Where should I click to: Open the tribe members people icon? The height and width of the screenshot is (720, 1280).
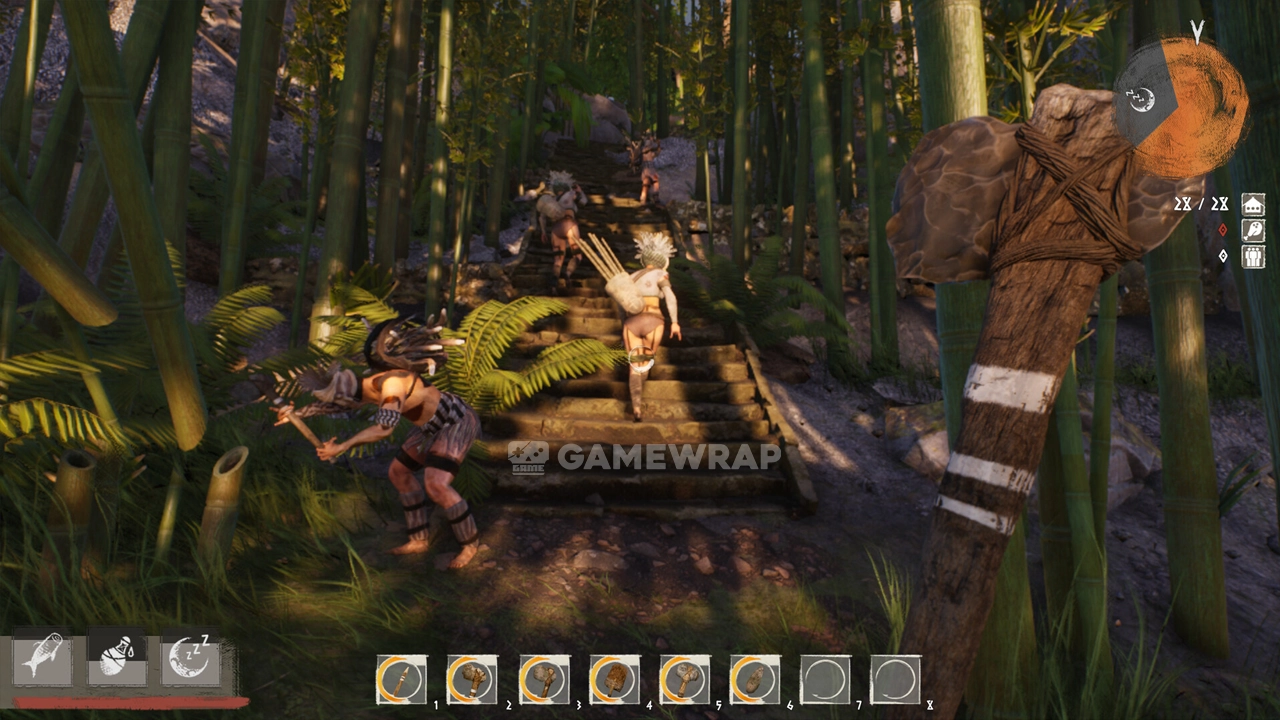(1253, 257)
